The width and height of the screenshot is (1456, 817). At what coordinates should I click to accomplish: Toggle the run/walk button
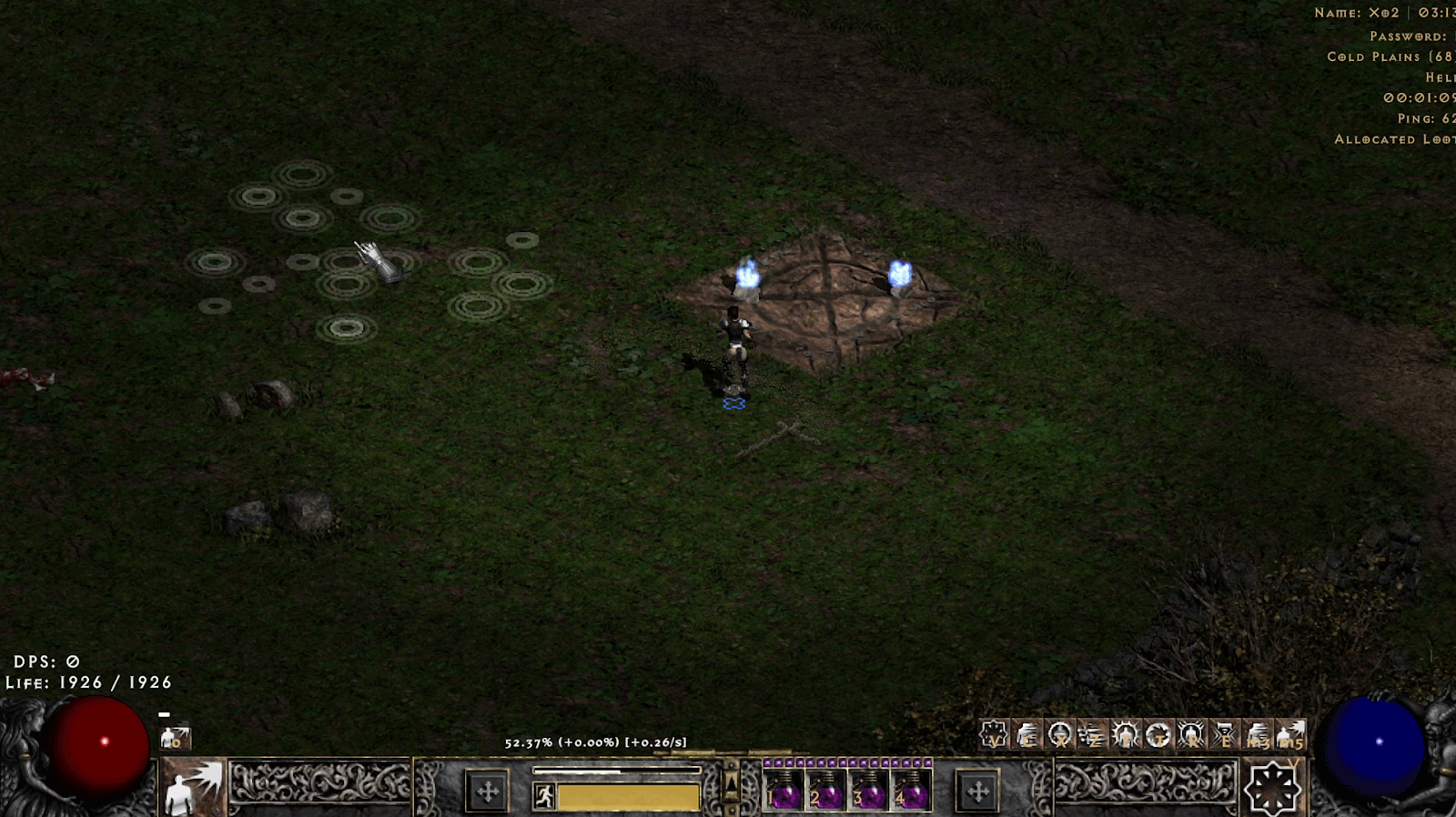544,797
